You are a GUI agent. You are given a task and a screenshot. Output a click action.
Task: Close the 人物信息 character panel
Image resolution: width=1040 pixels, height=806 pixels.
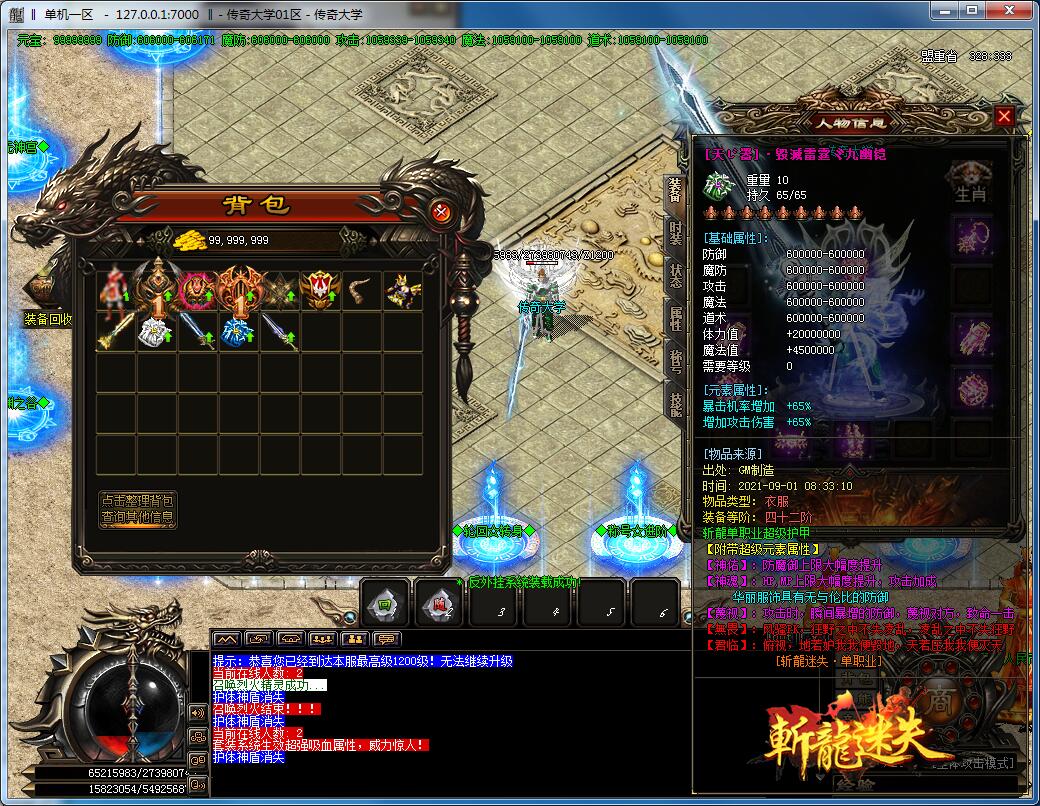coord(1004,117)
